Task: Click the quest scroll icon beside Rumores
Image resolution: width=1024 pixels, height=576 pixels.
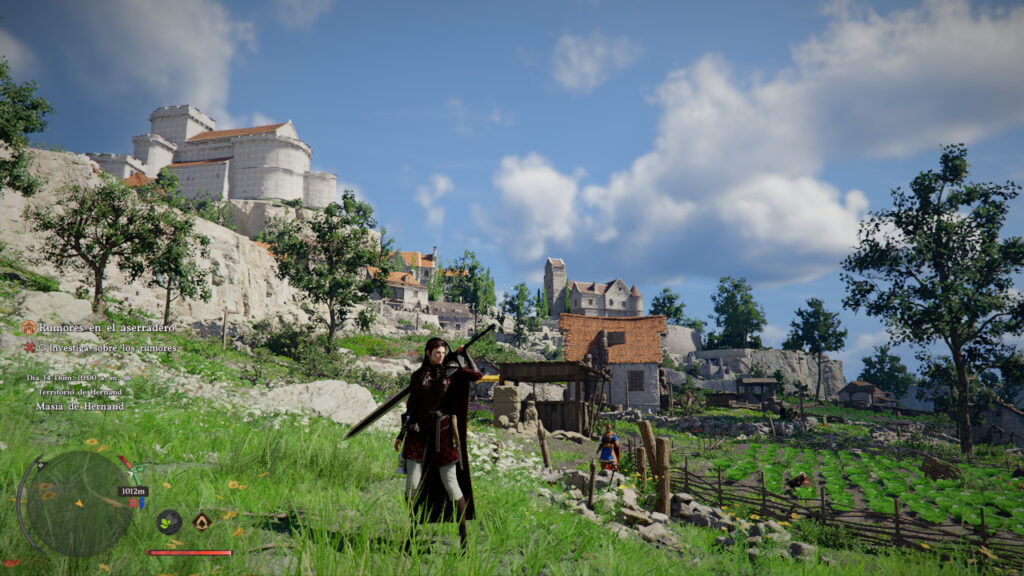Action: click(x=29, y=328)
